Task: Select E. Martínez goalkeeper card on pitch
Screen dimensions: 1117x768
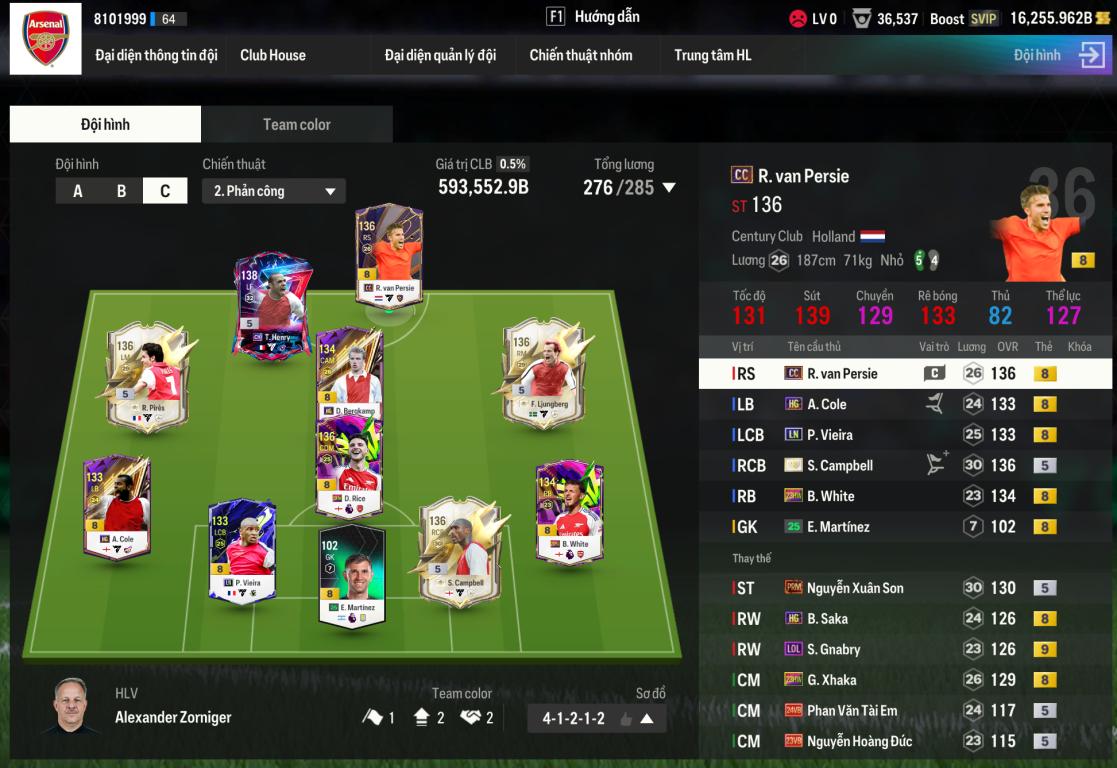Action: [x=351, y=575]
